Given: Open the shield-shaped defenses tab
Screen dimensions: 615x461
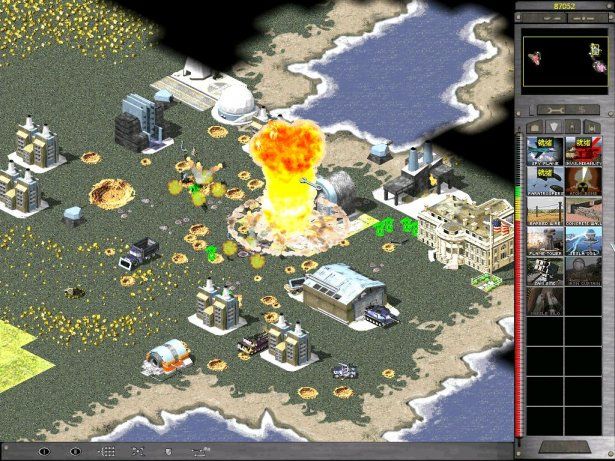Looking at the screenshot, I should coord(552,127).
